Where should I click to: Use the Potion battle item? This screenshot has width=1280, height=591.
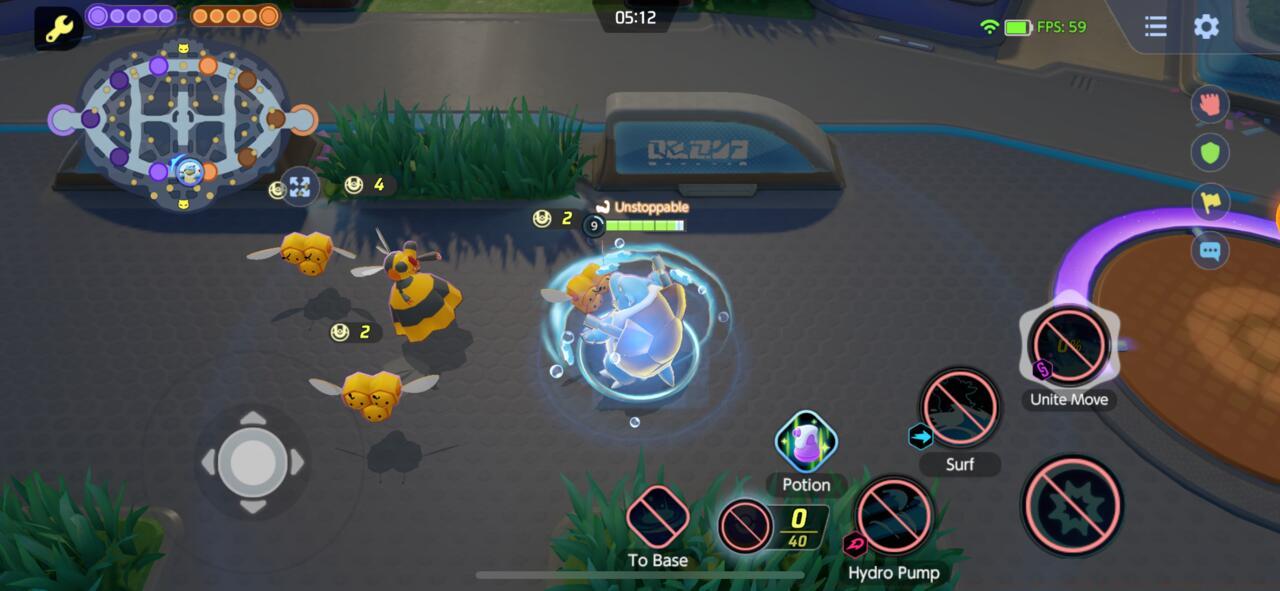(x=806, y=442)
